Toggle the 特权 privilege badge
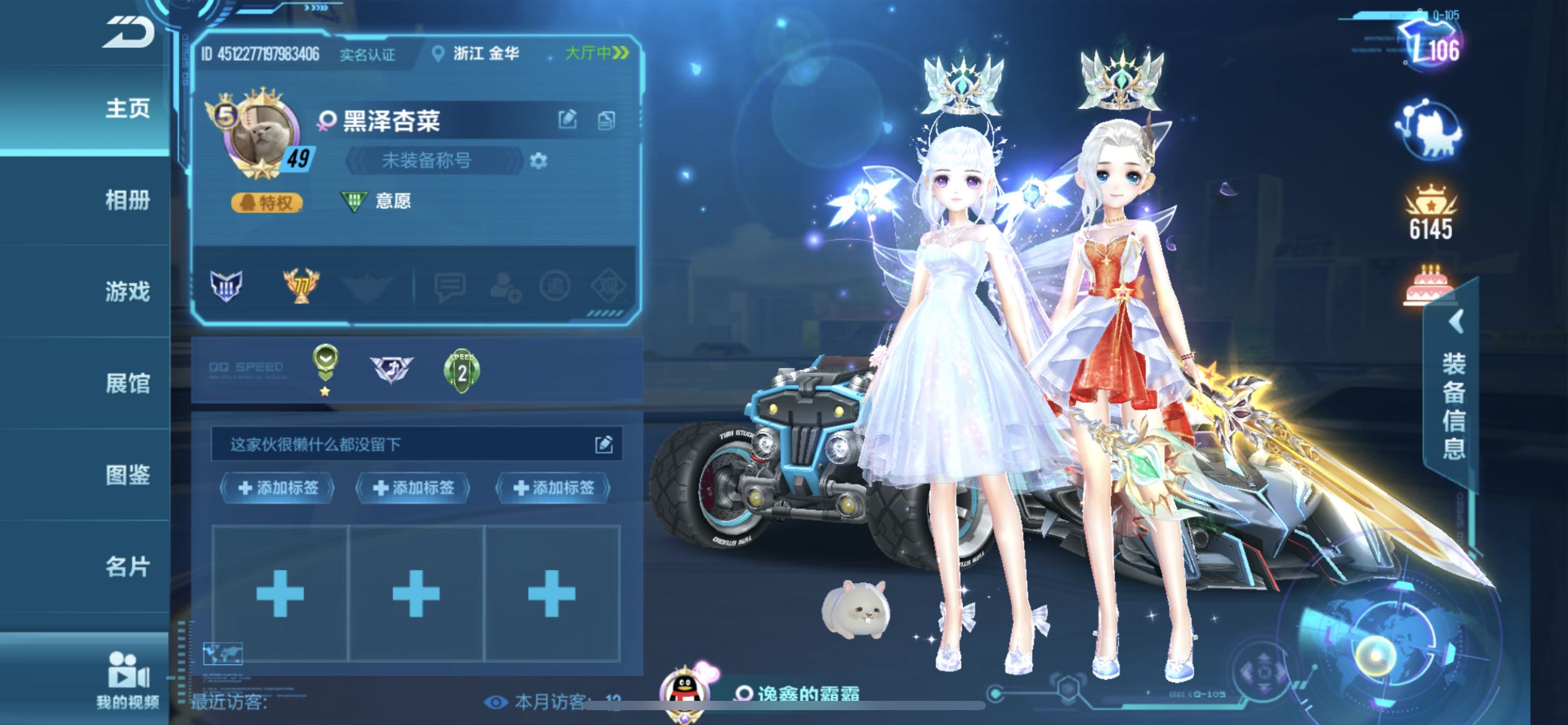The width and height of the screenshot is (1568, 725). [268, 201]
